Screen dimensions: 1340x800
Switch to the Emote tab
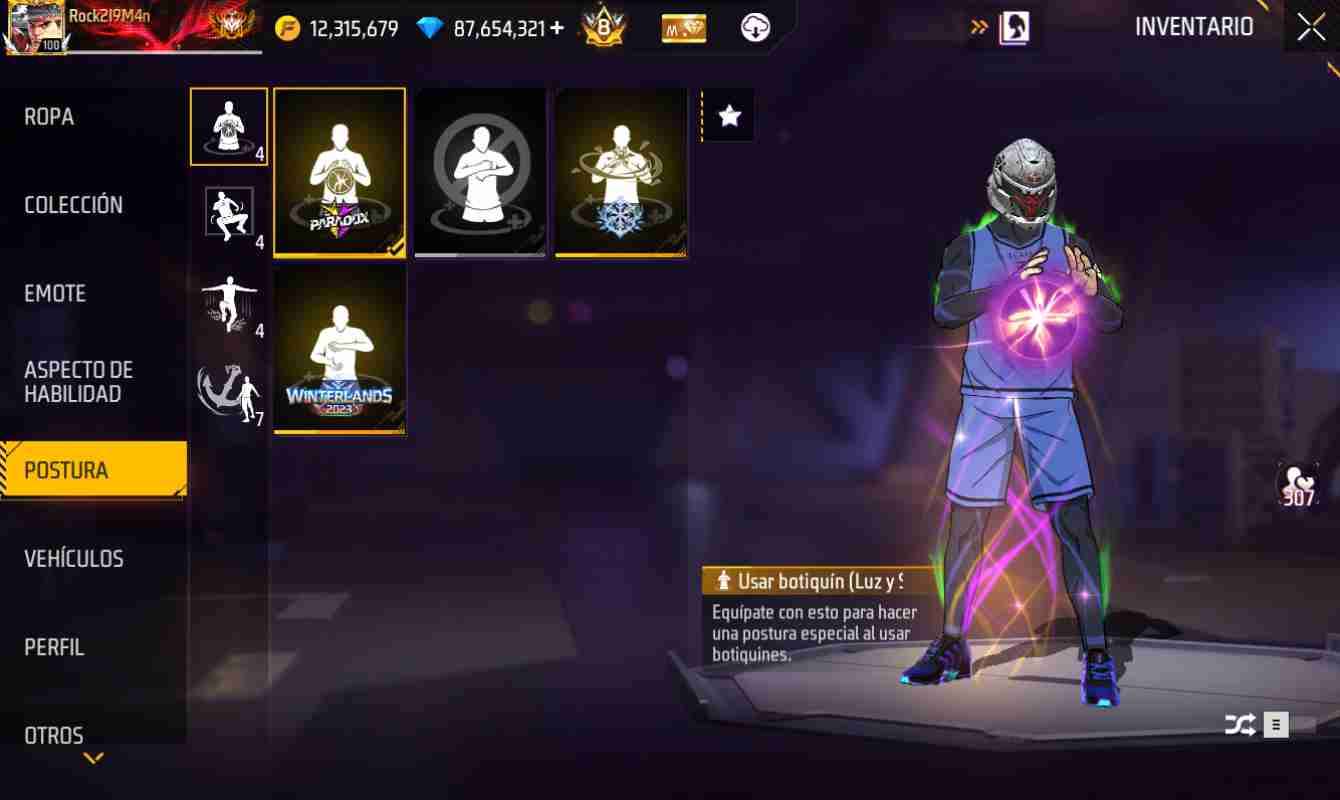point(54,293)
